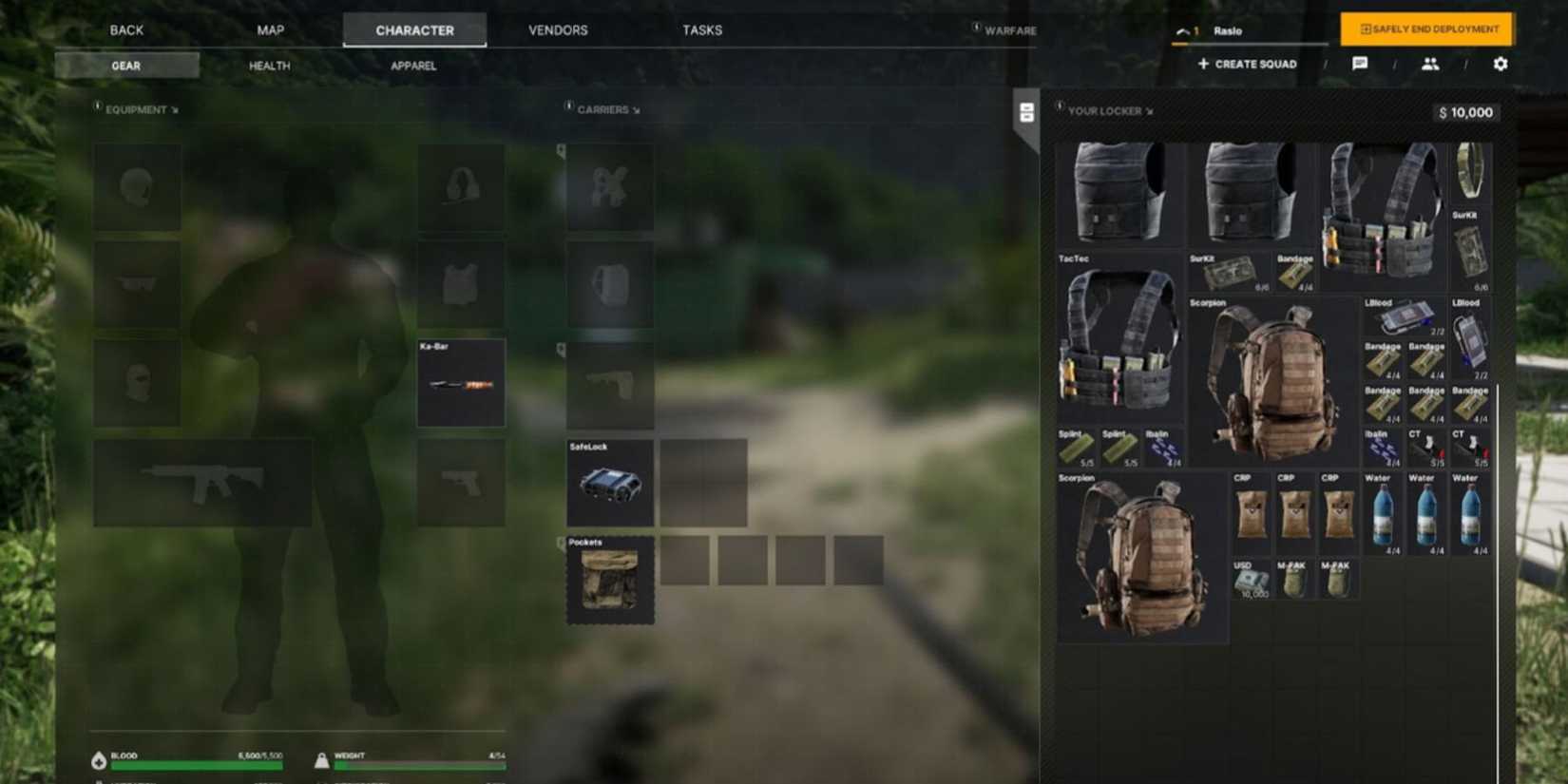This screenshot has height=784, width=1568.
Task: Open the chat message icon
Action: (1361, 64)
